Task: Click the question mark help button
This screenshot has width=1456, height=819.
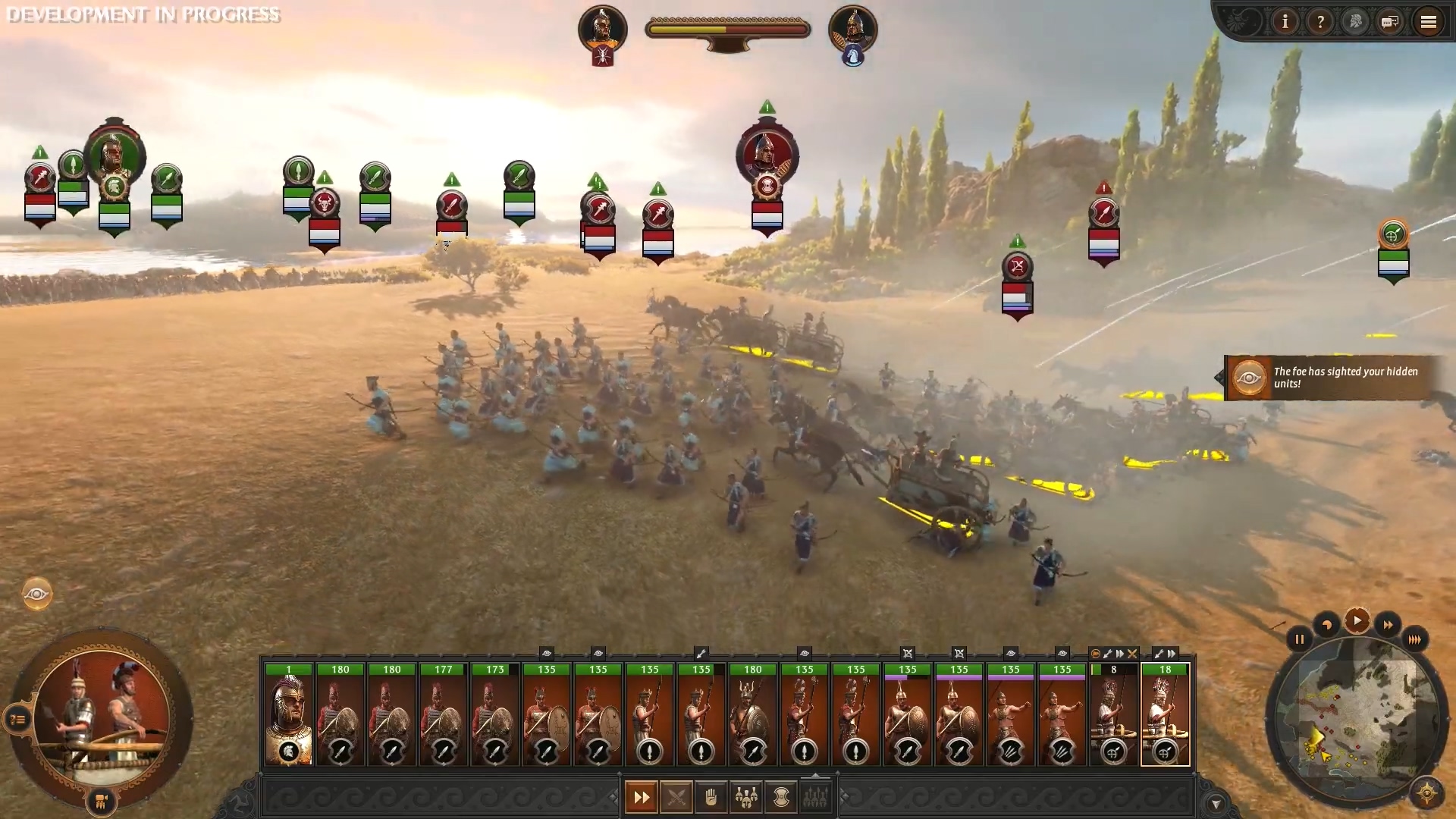Action: [x=1320, y=22]
